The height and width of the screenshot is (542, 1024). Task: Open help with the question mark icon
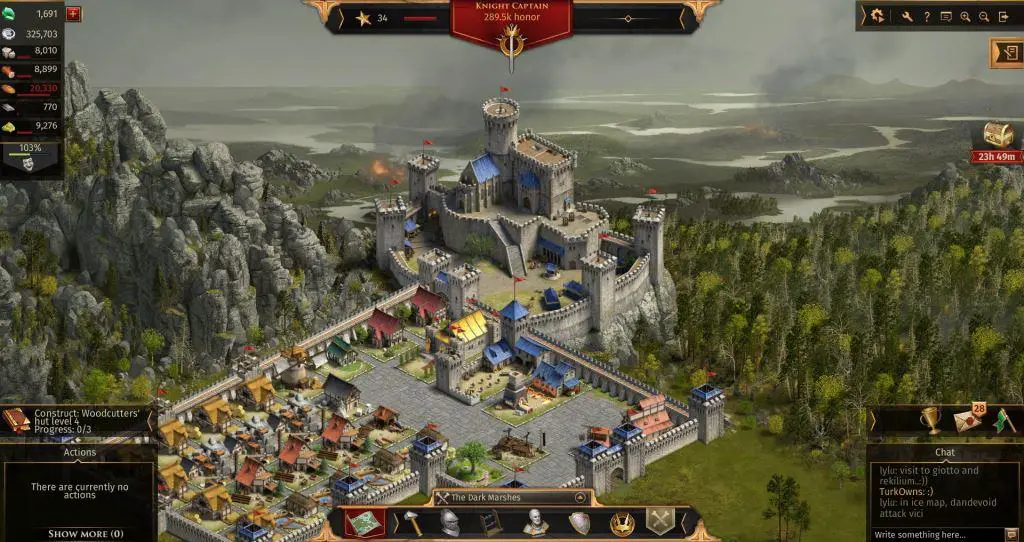pyautogui.click(x=927, y=16)
